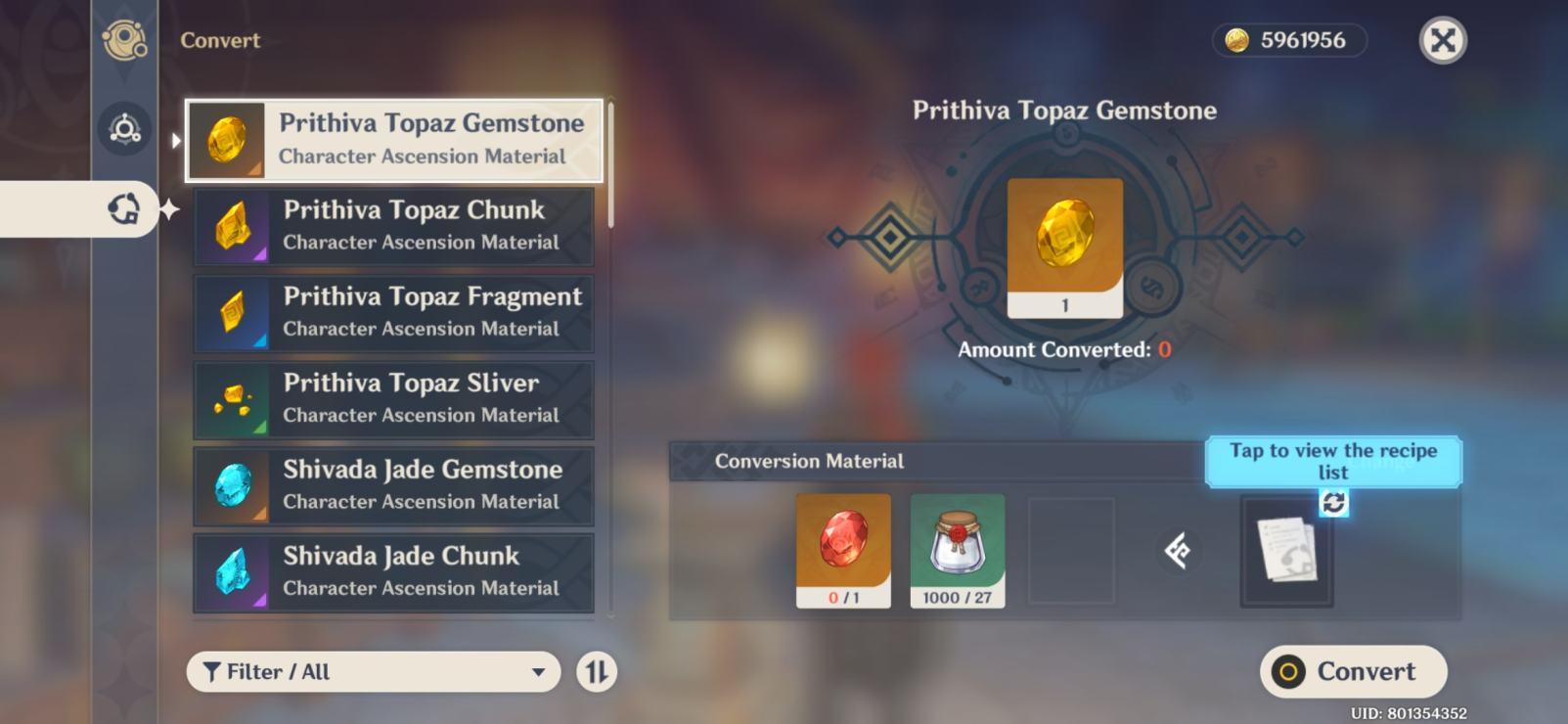Click the 1000/27 material quantity indicator
Screen dimensions: 1568x724
point(957,599)
